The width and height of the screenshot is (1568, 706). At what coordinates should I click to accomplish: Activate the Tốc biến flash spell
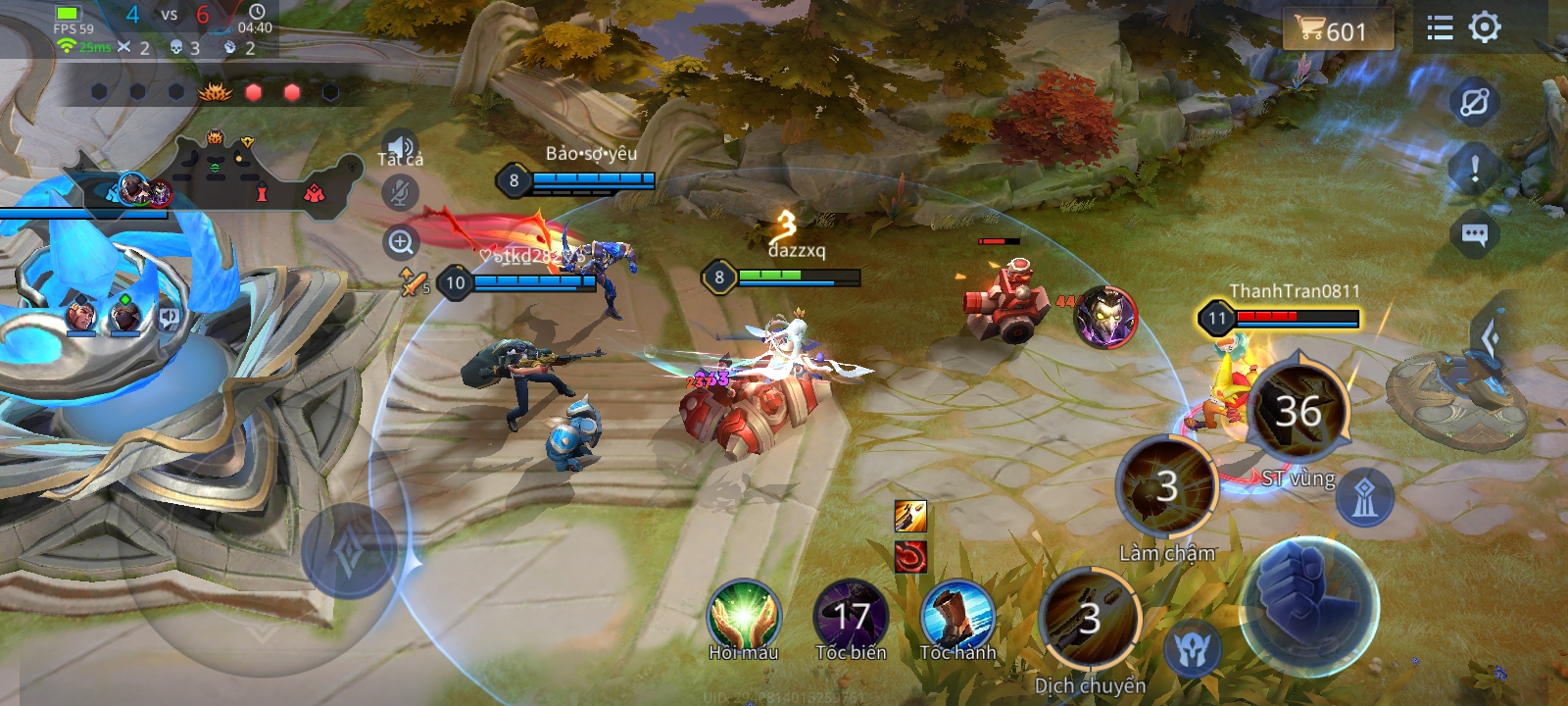[851, 617]
